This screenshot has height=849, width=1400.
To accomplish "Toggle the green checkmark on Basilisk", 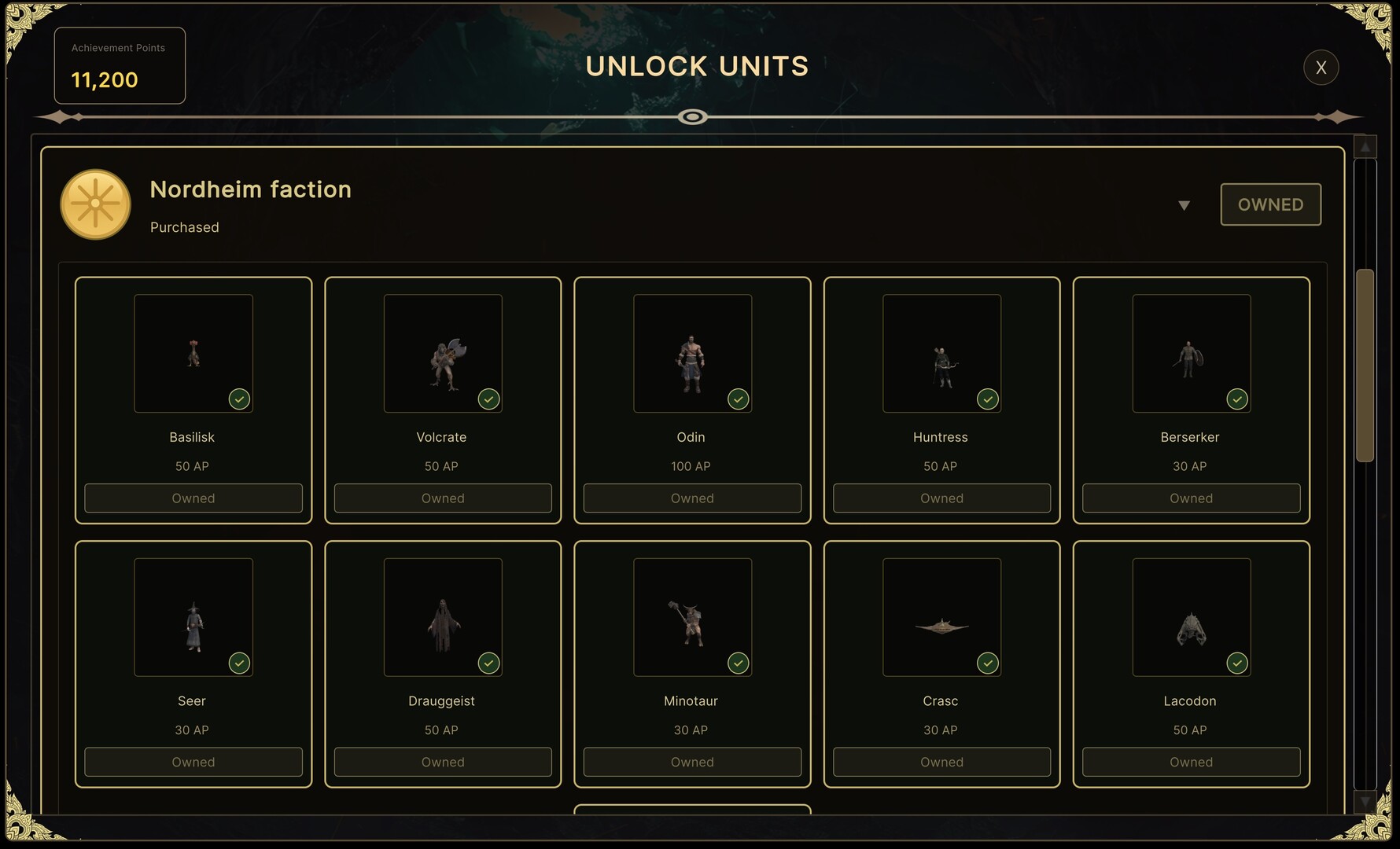I will [239, 399].
